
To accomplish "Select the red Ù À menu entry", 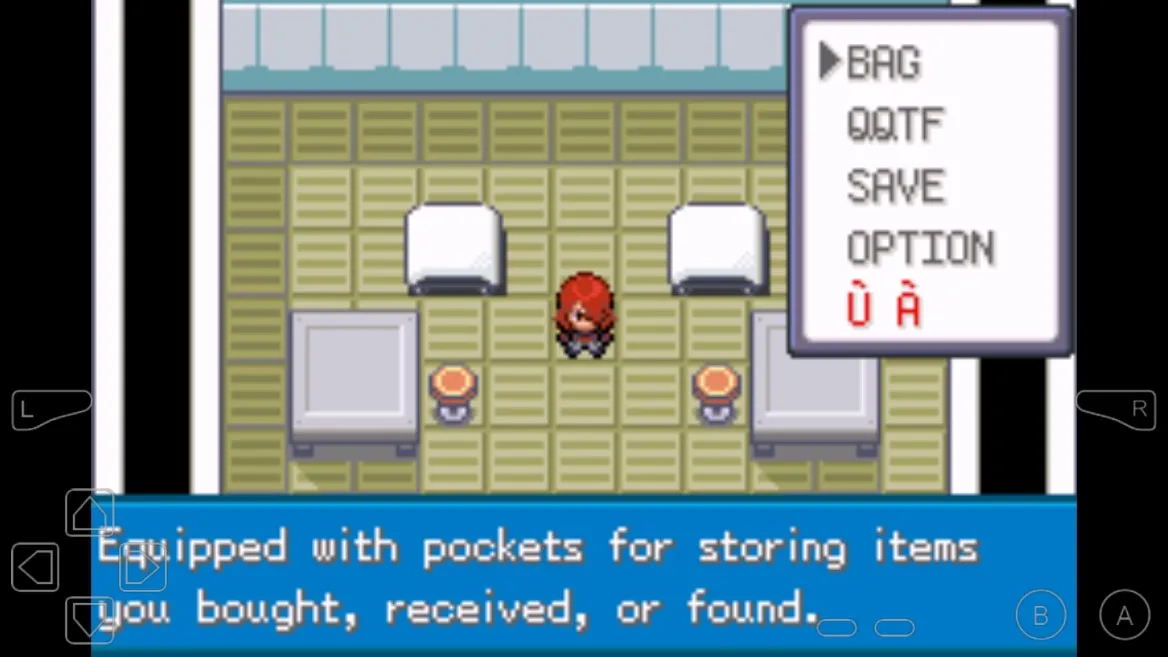I will [x=883, y=309].
